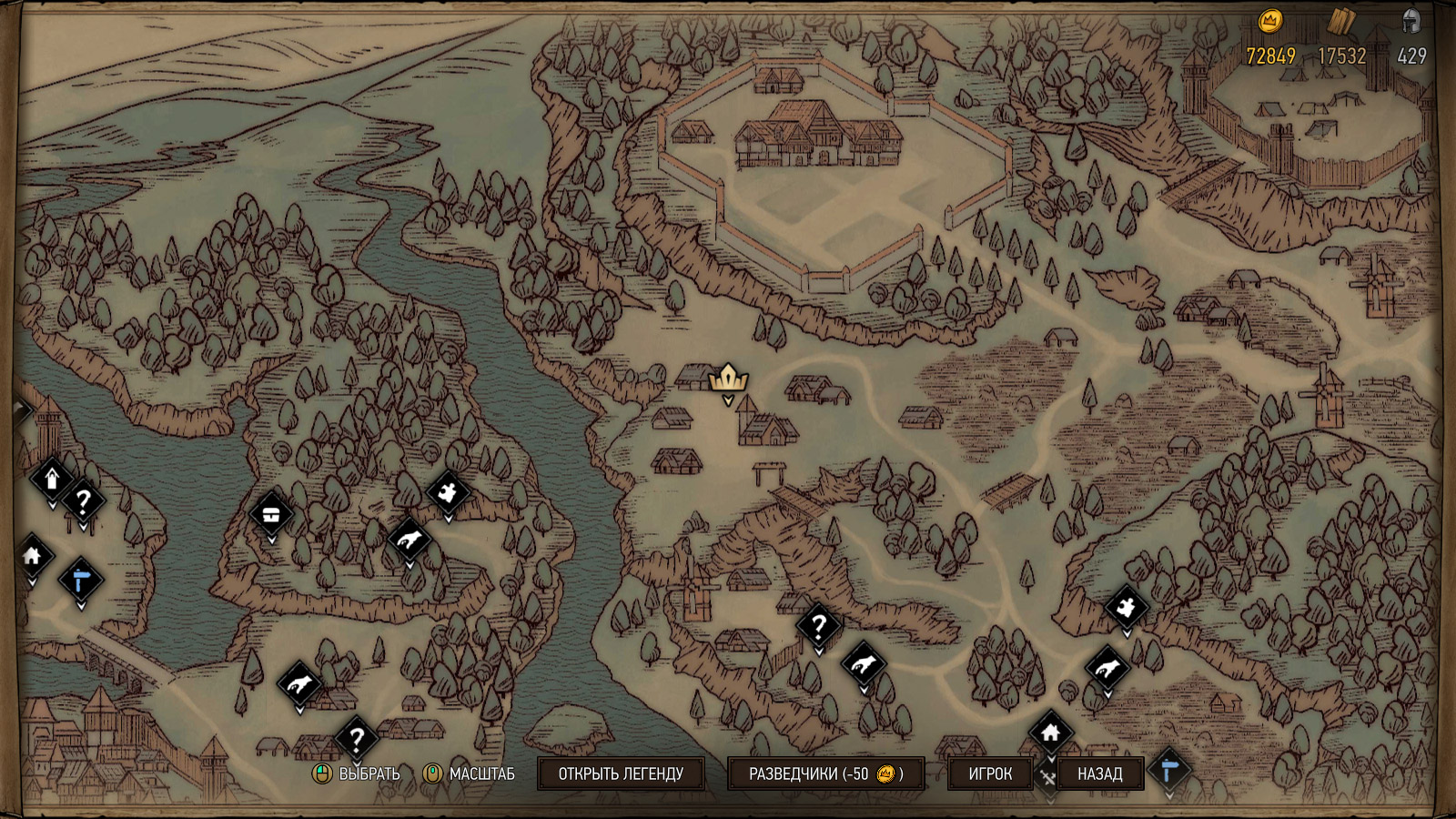
Task: Choose the question mark marker beside the up-arrow house
Action: 83,500
